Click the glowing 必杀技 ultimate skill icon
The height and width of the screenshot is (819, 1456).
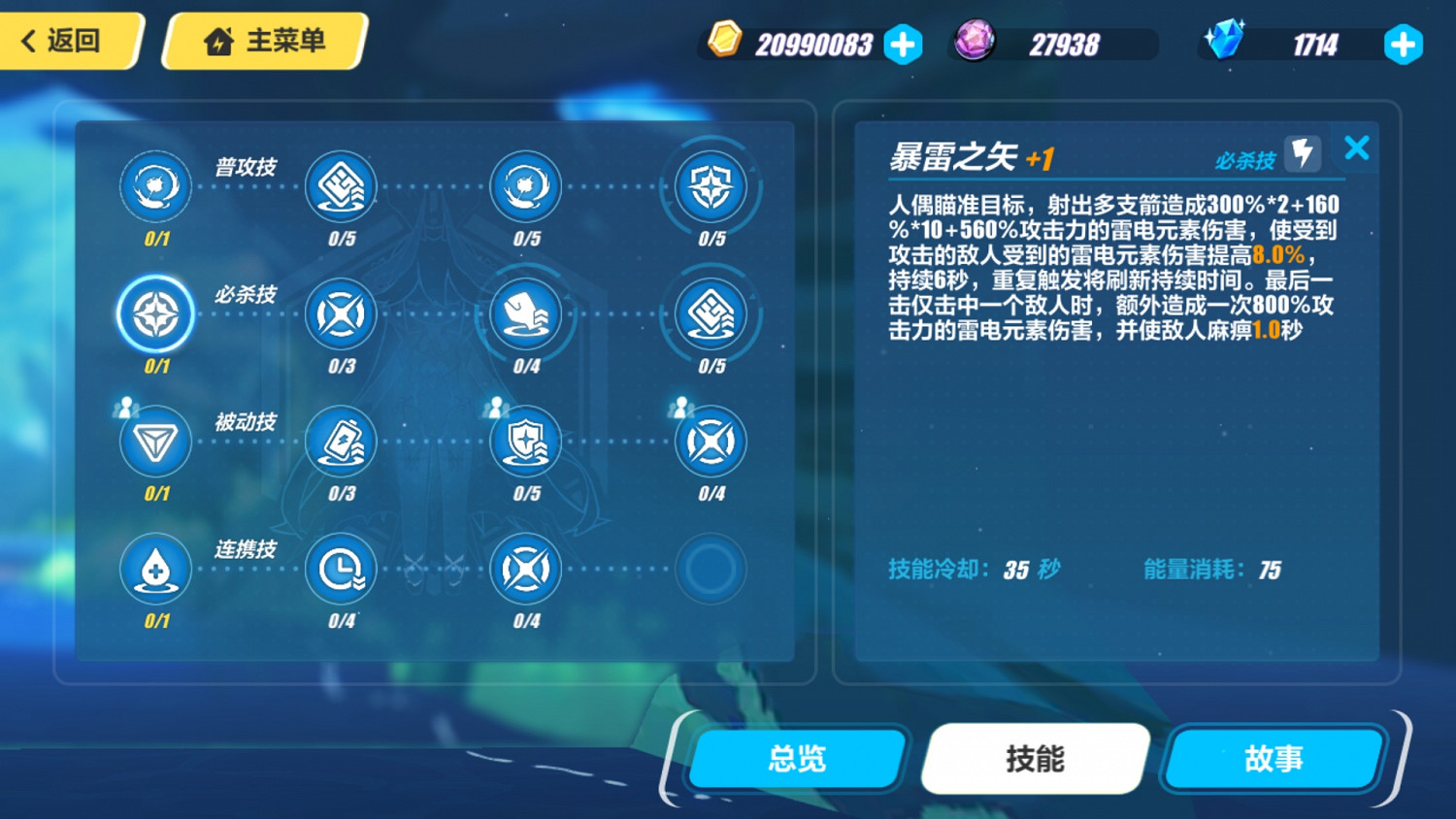pos(155,314)
